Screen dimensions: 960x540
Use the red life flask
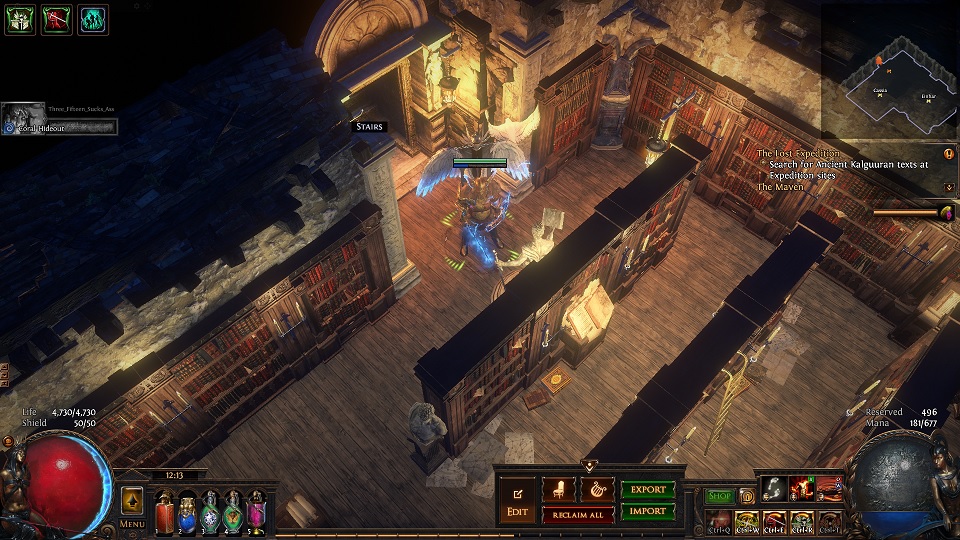click(164, 512)
